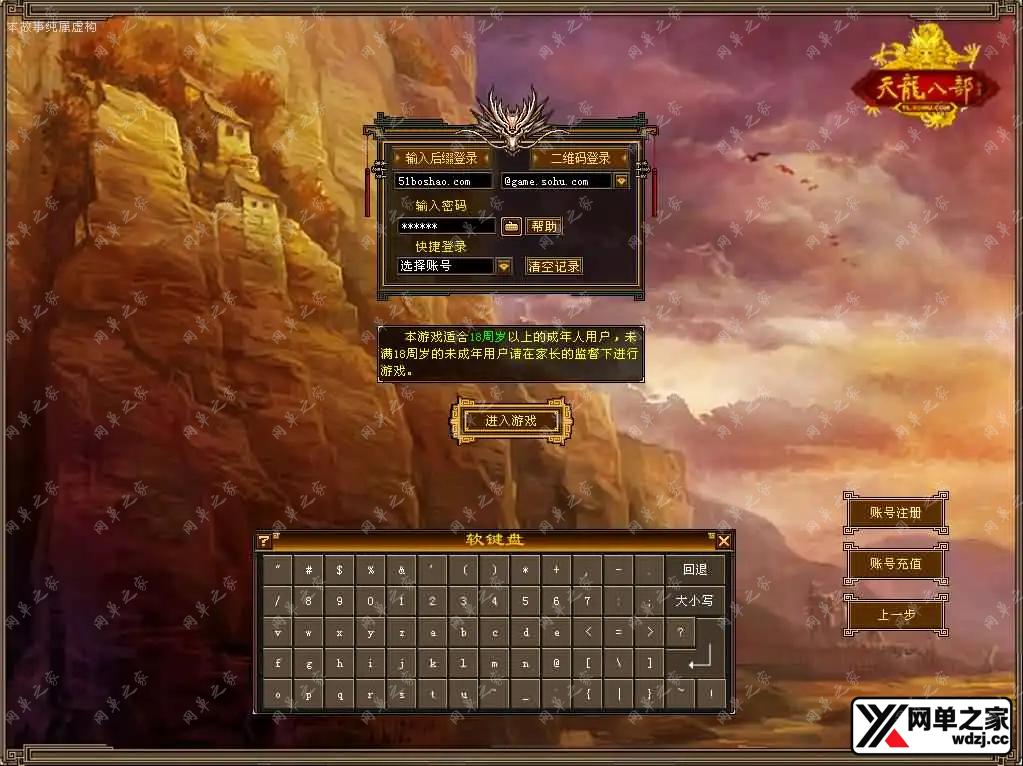This screenshot has height=766, width=1023.
Task: Open the @game.sohu.com suffix dropdown arrow
Action: [621, 181]
